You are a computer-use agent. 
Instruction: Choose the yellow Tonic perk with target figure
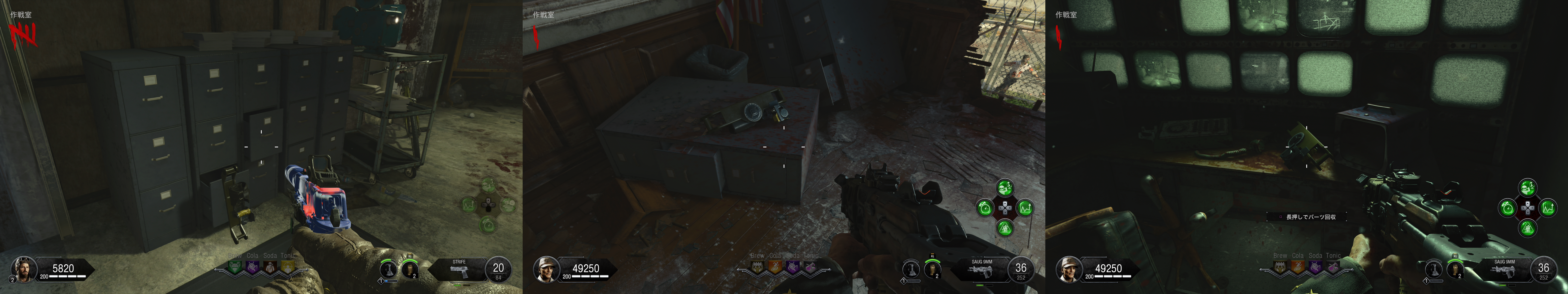[287, 266]
